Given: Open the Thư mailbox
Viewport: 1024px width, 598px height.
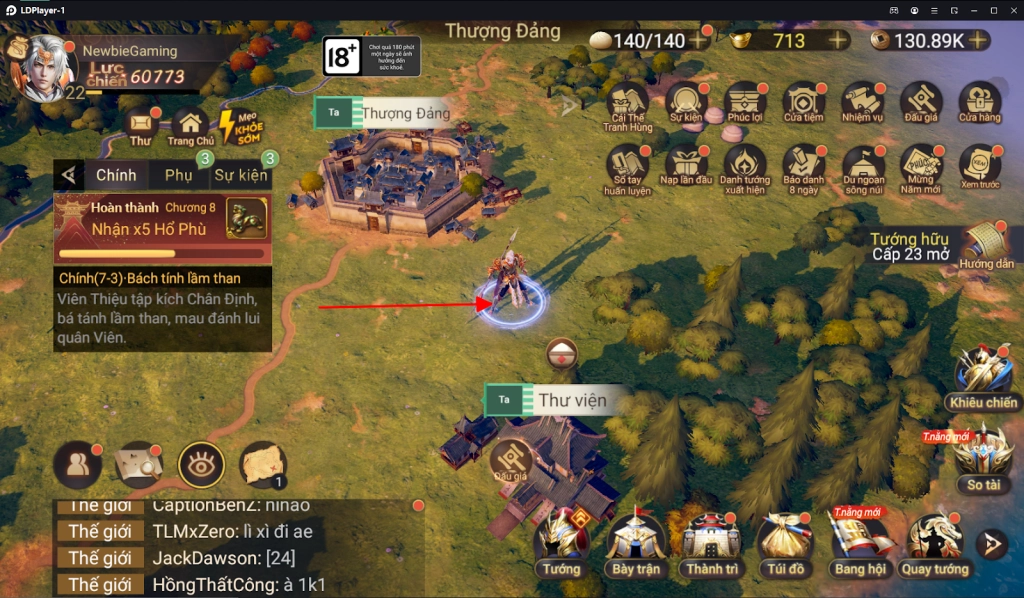Looking at the screenshot, I should 141,125.
